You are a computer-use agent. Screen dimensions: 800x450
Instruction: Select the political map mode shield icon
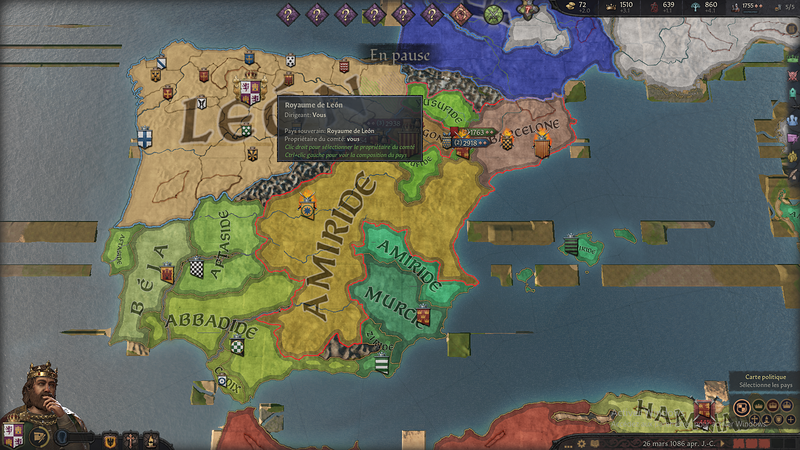point(741,407)
